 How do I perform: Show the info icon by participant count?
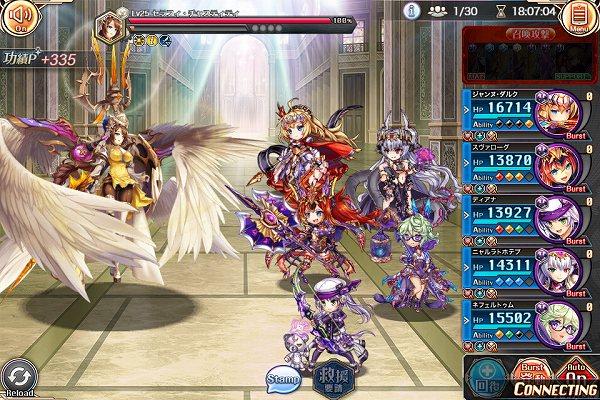click(410, 10)
